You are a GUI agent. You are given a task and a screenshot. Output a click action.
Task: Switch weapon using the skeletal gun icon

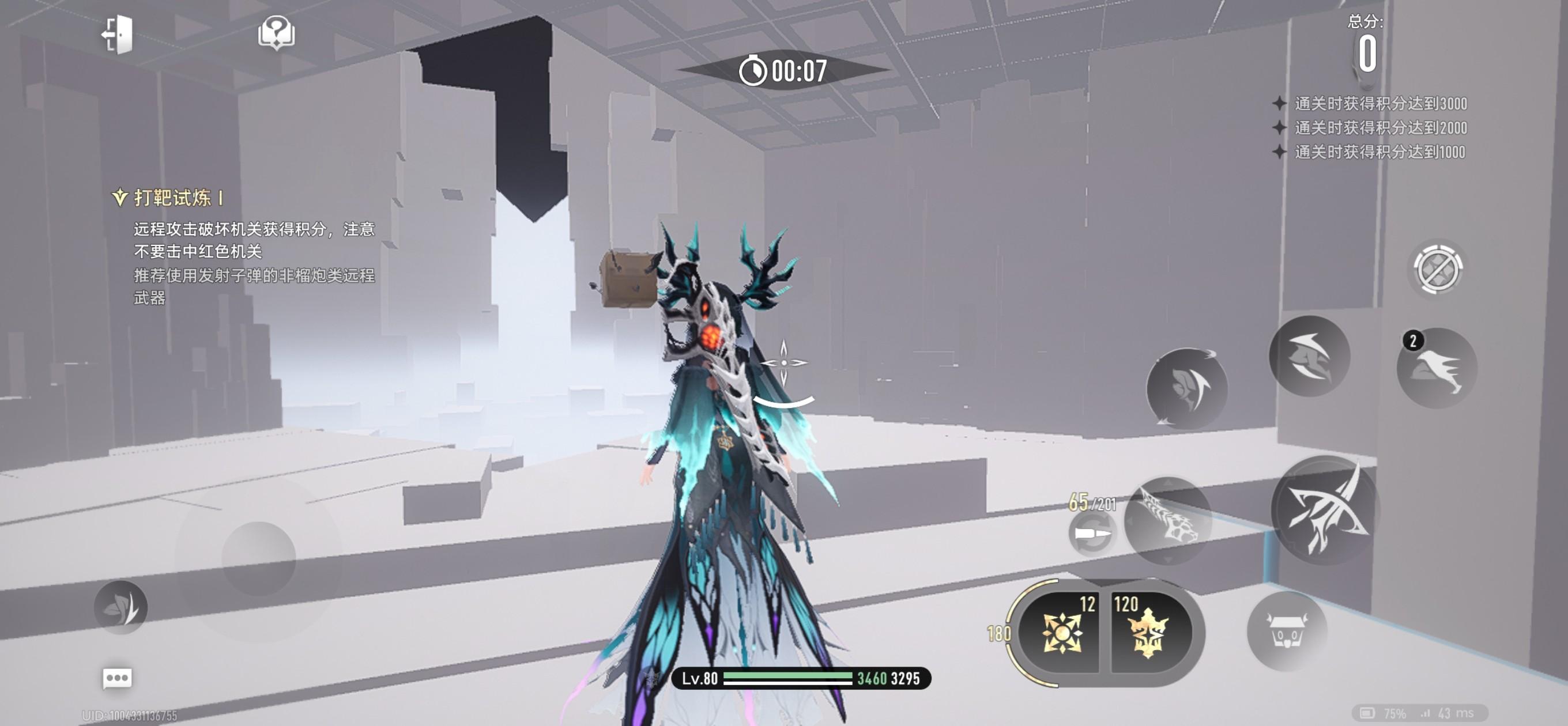[x=1167, y=521]
